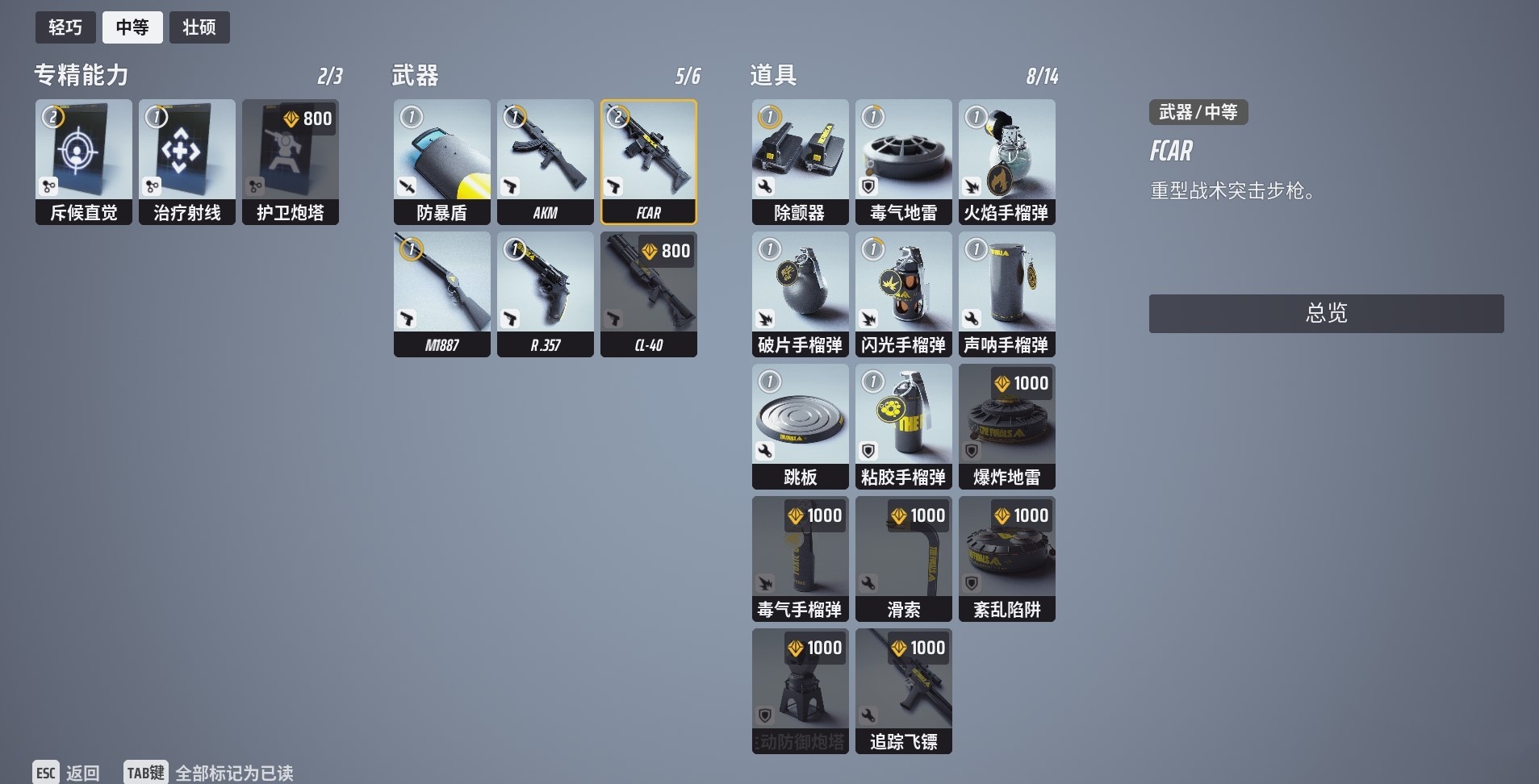Open the 粘胶手榴弹 item card
The height and width of the screenshot is (784, 1539).
[903, 426]
